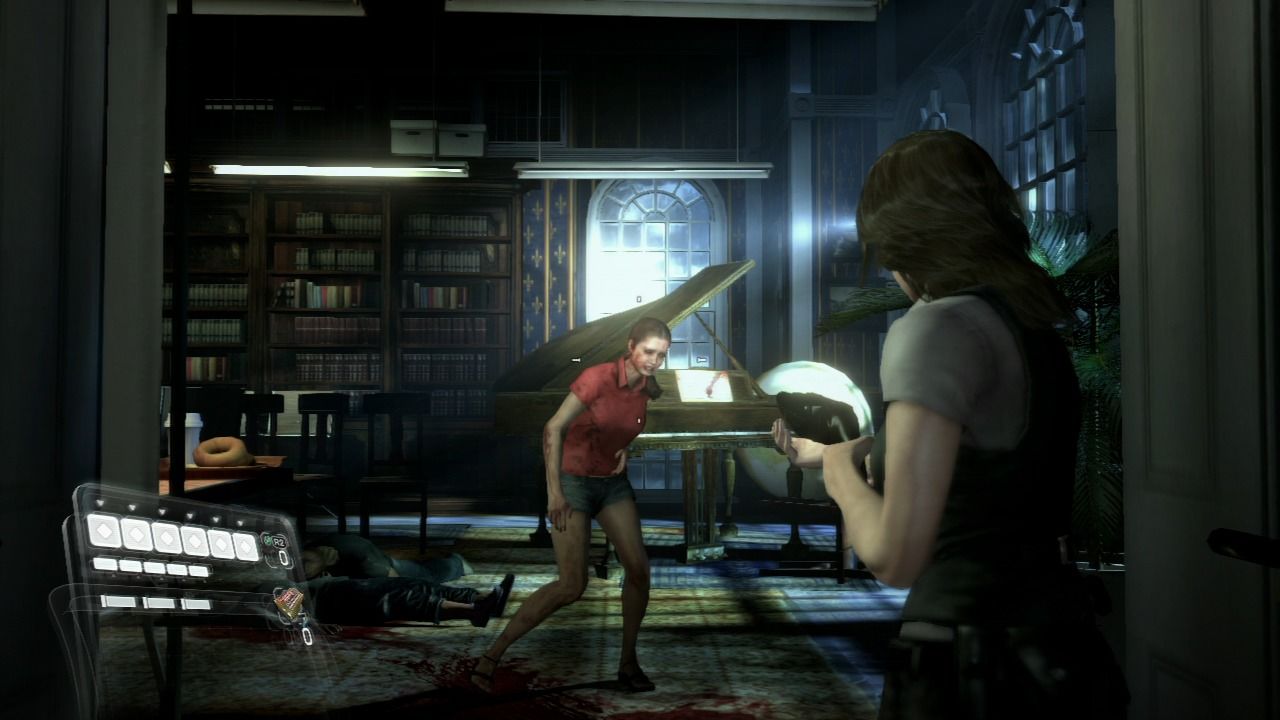Click the secondary ammo count near the grenade icon
Viewport: 1280px width, 720px height.
click(305, 636)
